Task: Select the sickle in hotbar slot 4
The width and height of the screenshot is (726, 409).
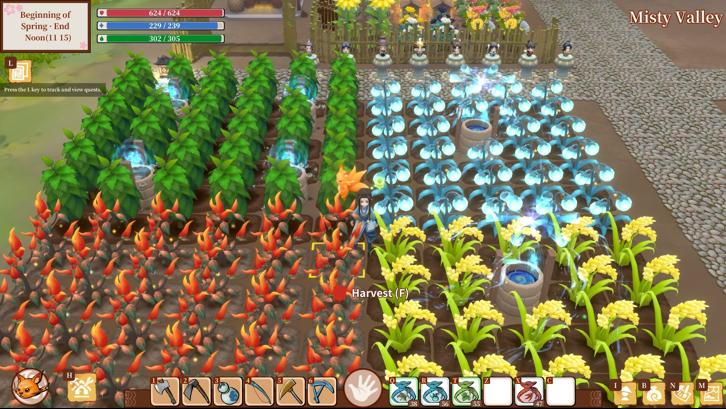Action: point(260,391)
